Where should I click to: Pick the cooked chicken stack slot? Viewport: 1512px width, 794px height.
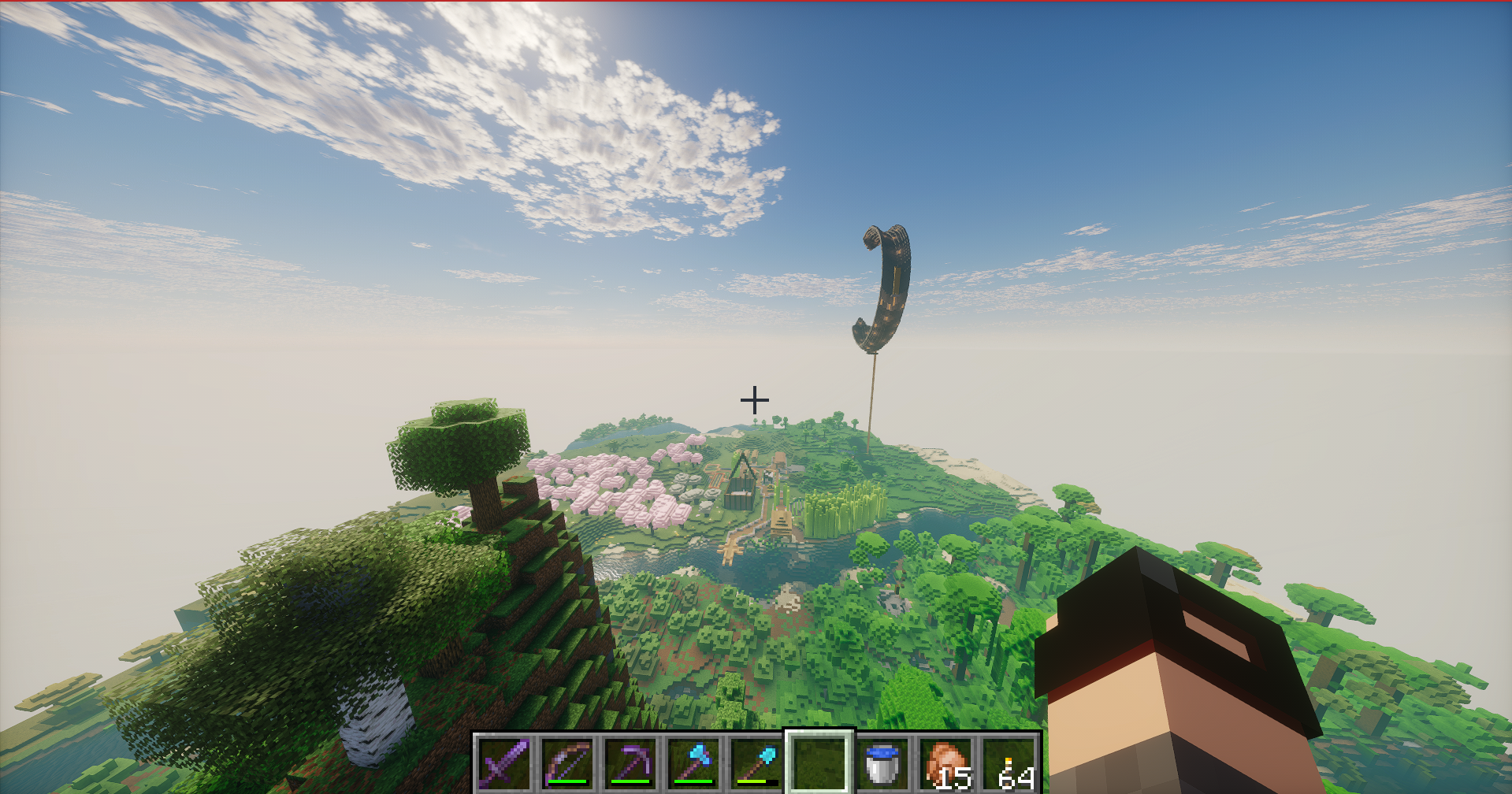click(x=945, y=762)
